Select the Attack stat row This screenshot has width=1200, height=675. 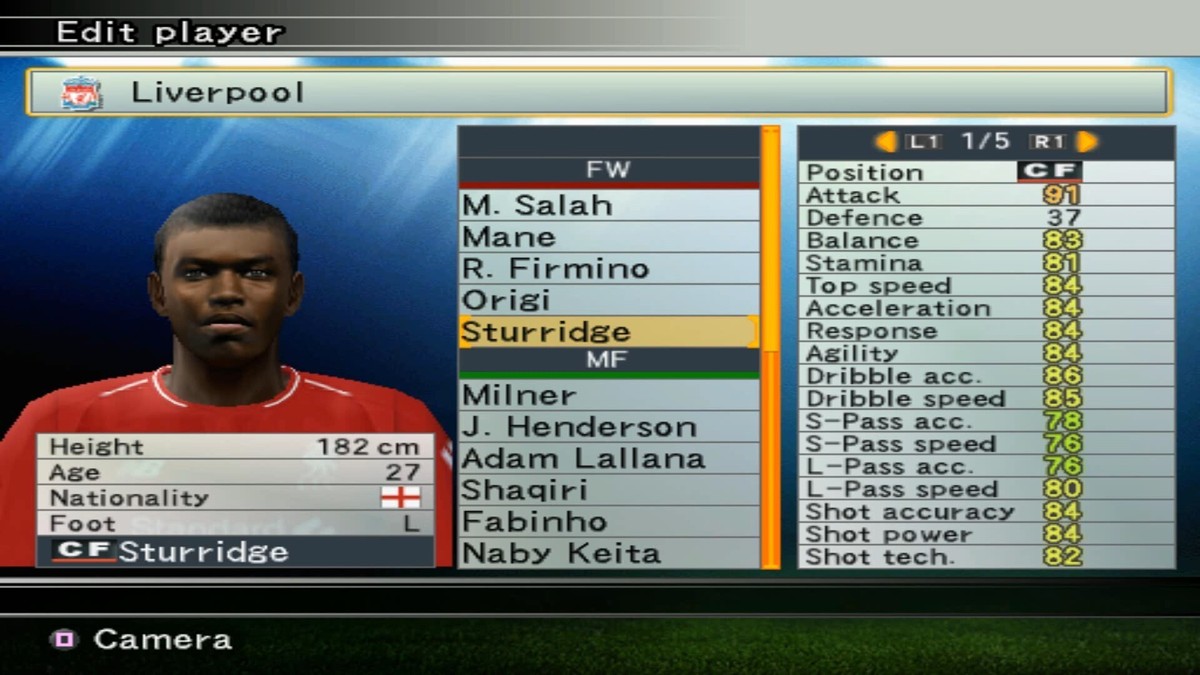(985, 195)
